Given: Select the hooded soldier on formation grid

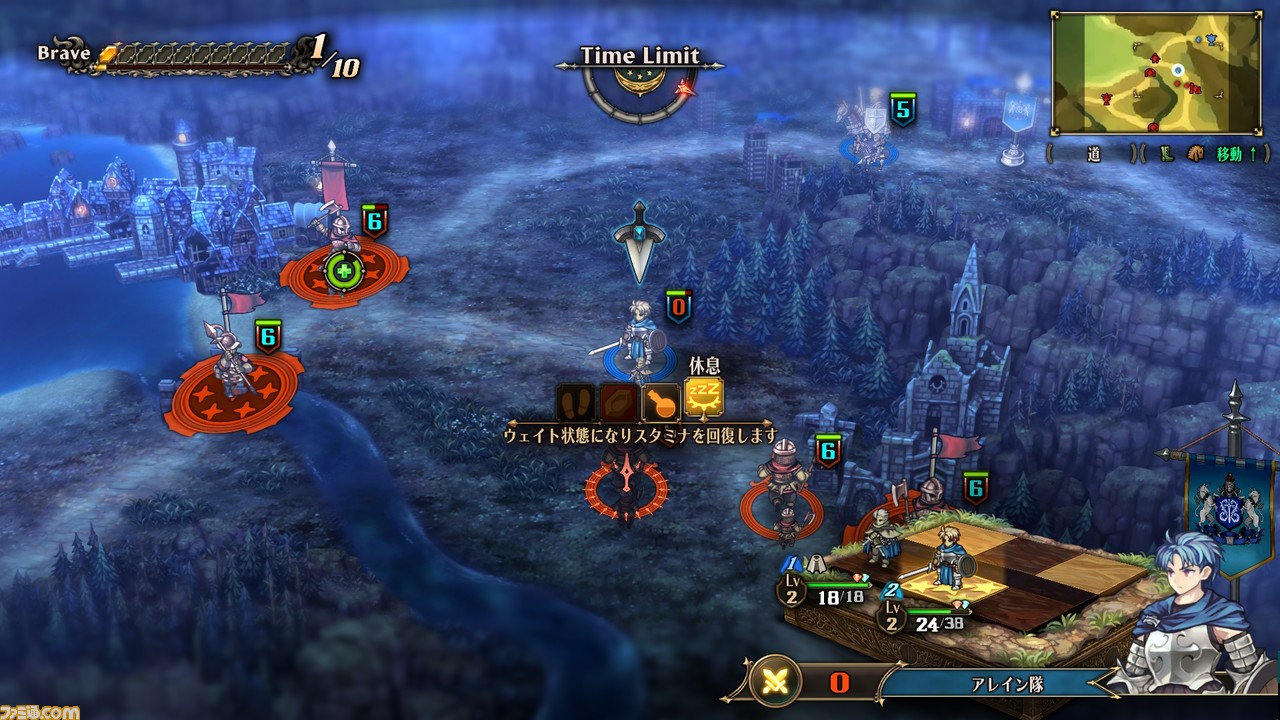Looking at the screenshot, I should click(880, 535).
